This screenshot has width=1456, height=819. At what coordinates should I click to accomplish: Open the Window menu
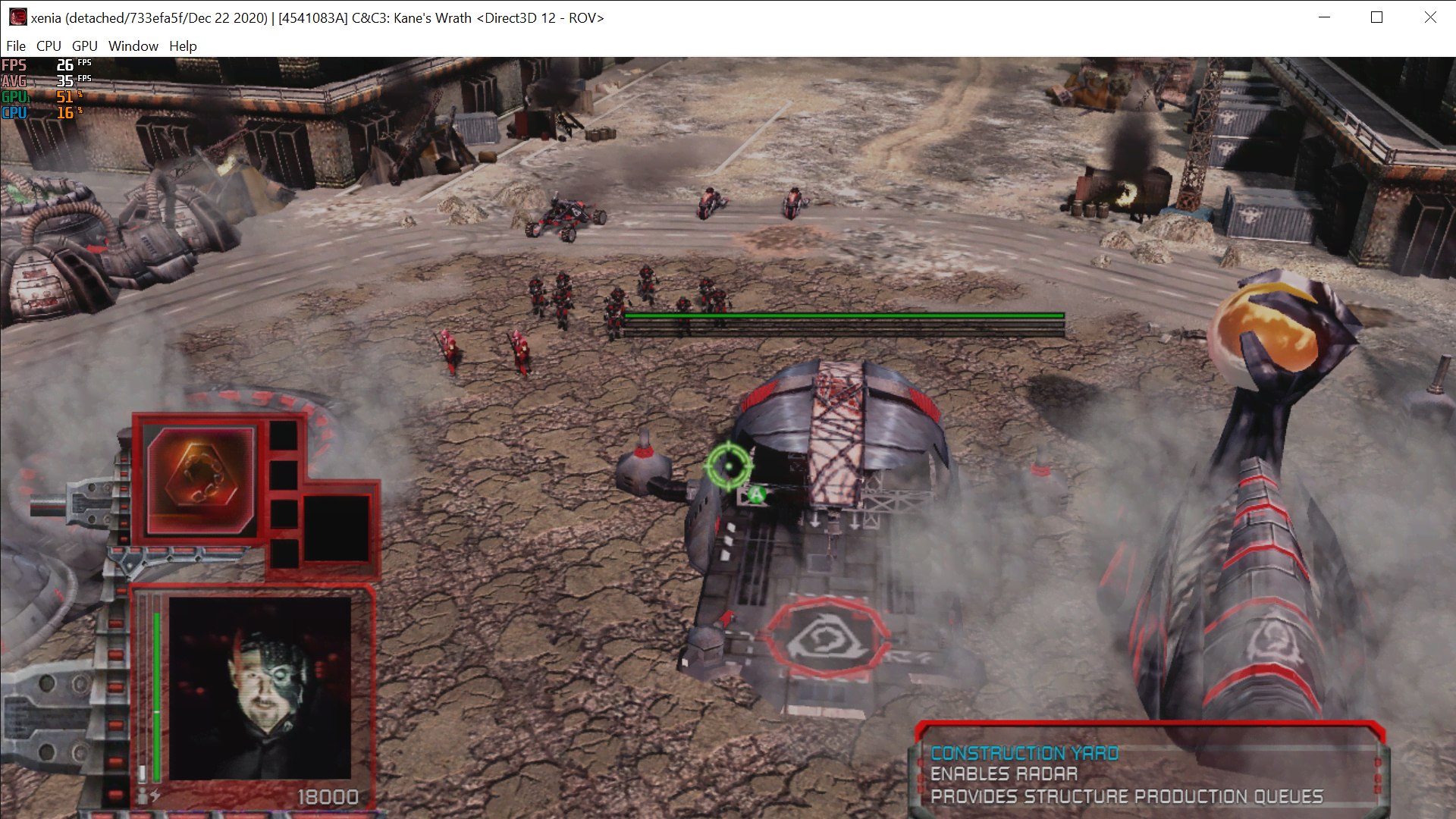133,46
